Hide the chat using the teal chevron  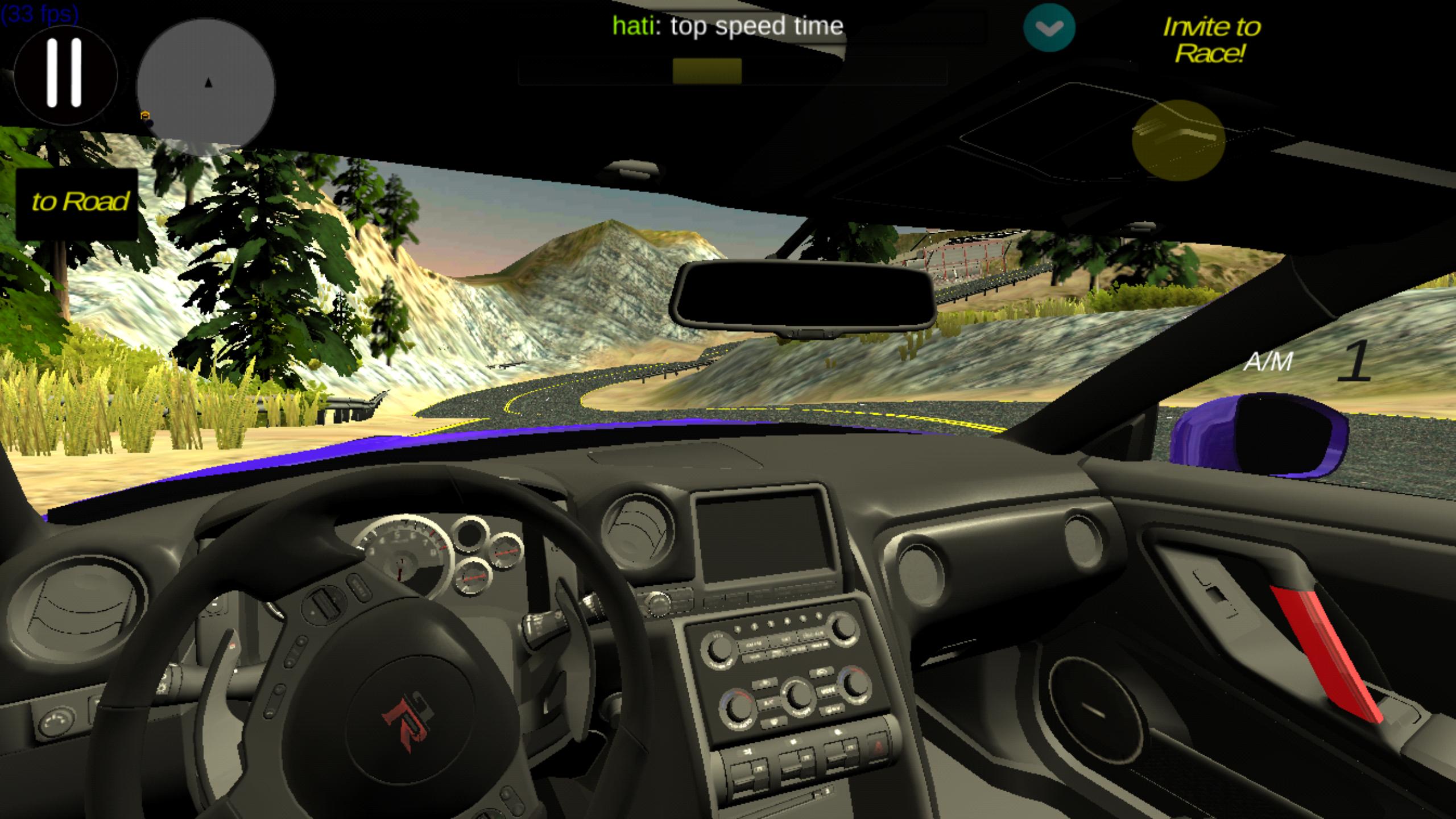pyautogui.click(x=1049, y=27)
